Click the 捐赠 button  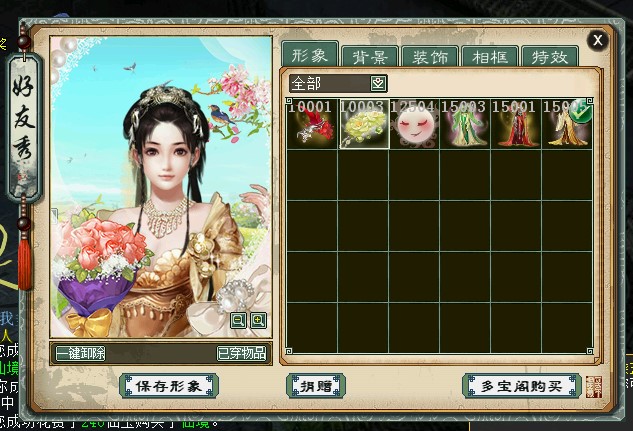coord(315,385)
